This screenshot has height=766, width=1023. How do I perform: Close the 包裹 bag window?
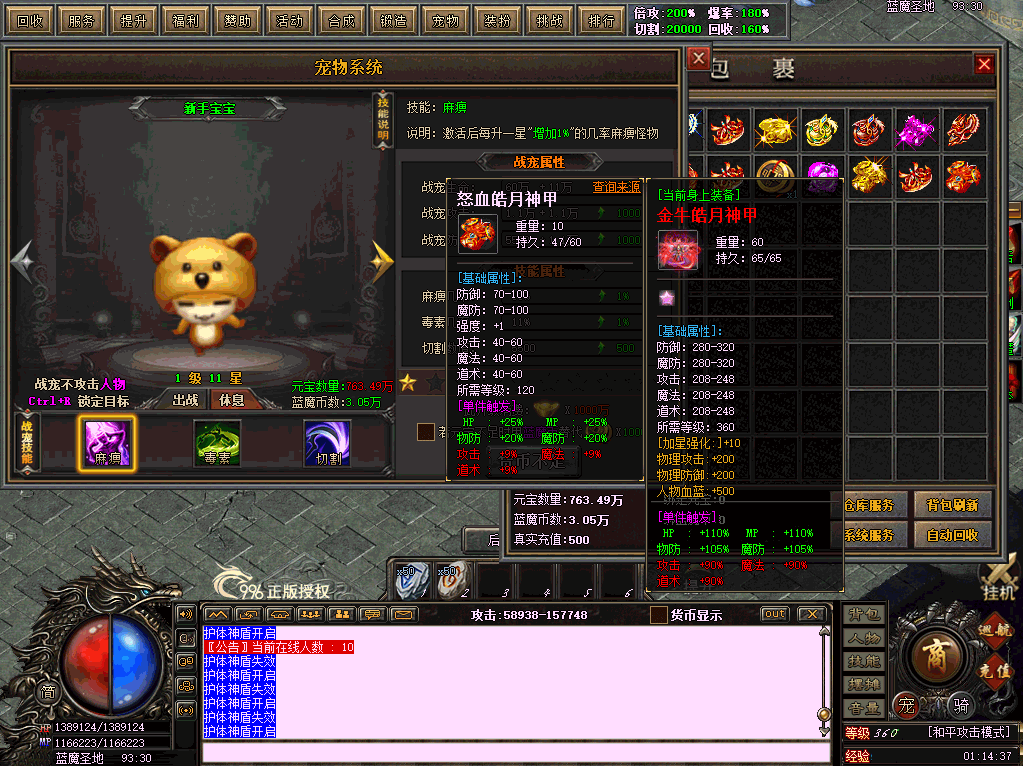coord(984,65)
